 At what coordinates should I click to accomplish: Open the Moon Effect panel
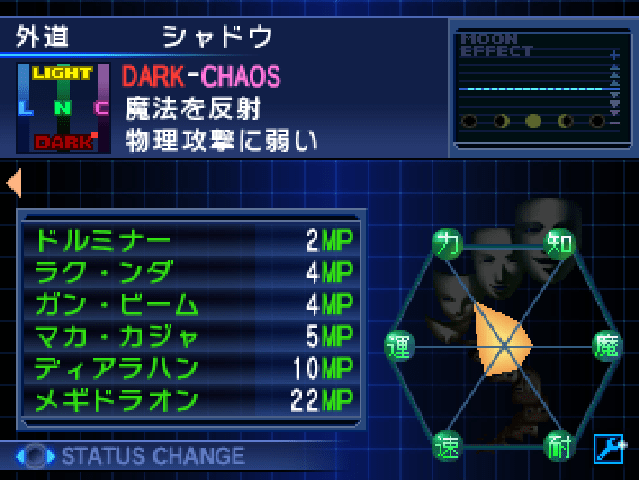pos(539,84)
